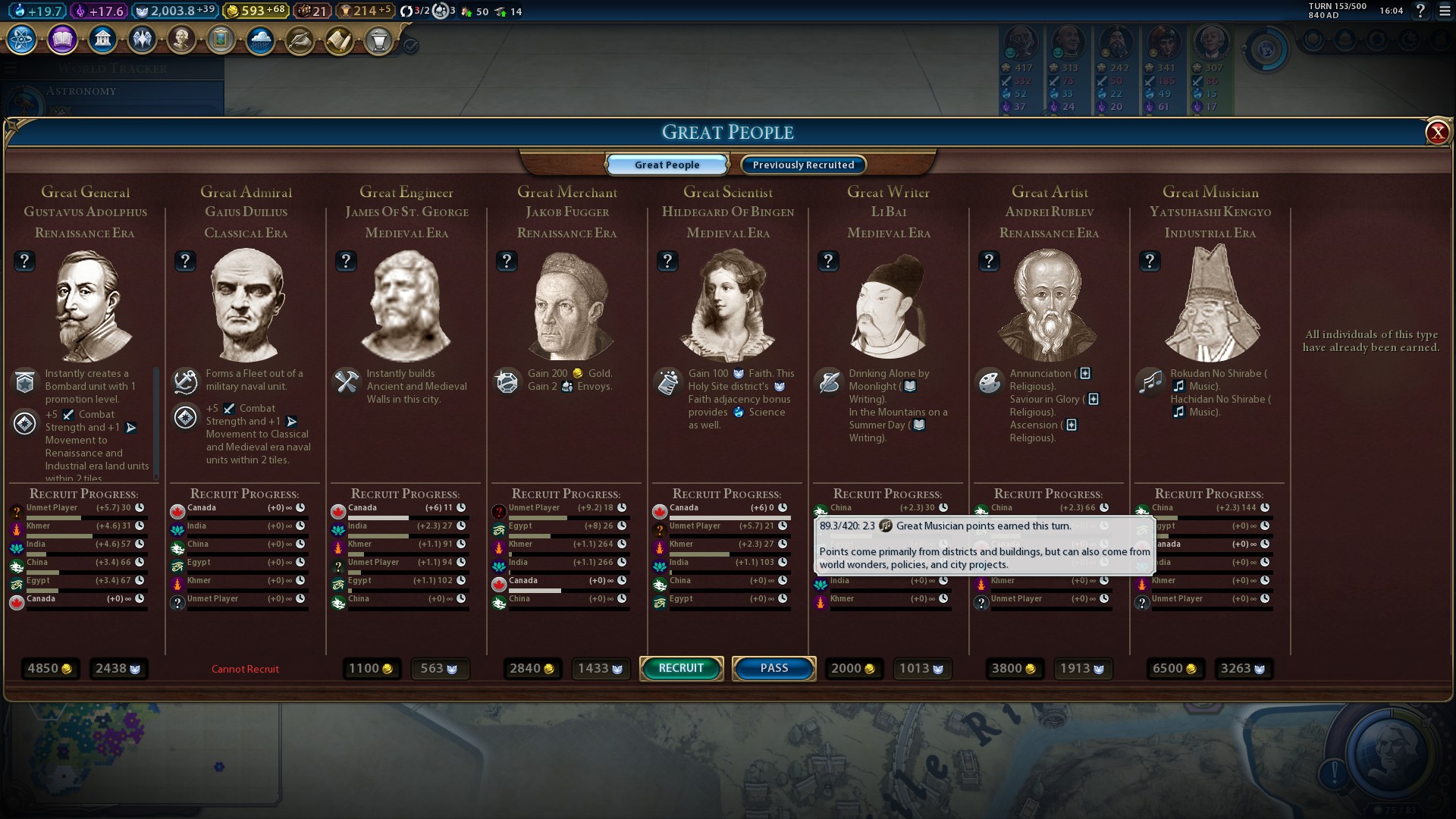This screenshot has width=1456, height=819.
Task: Buy Gustavus Adolphus for 4850 gold
Action: pyautogui.click(x=49, y=668)
